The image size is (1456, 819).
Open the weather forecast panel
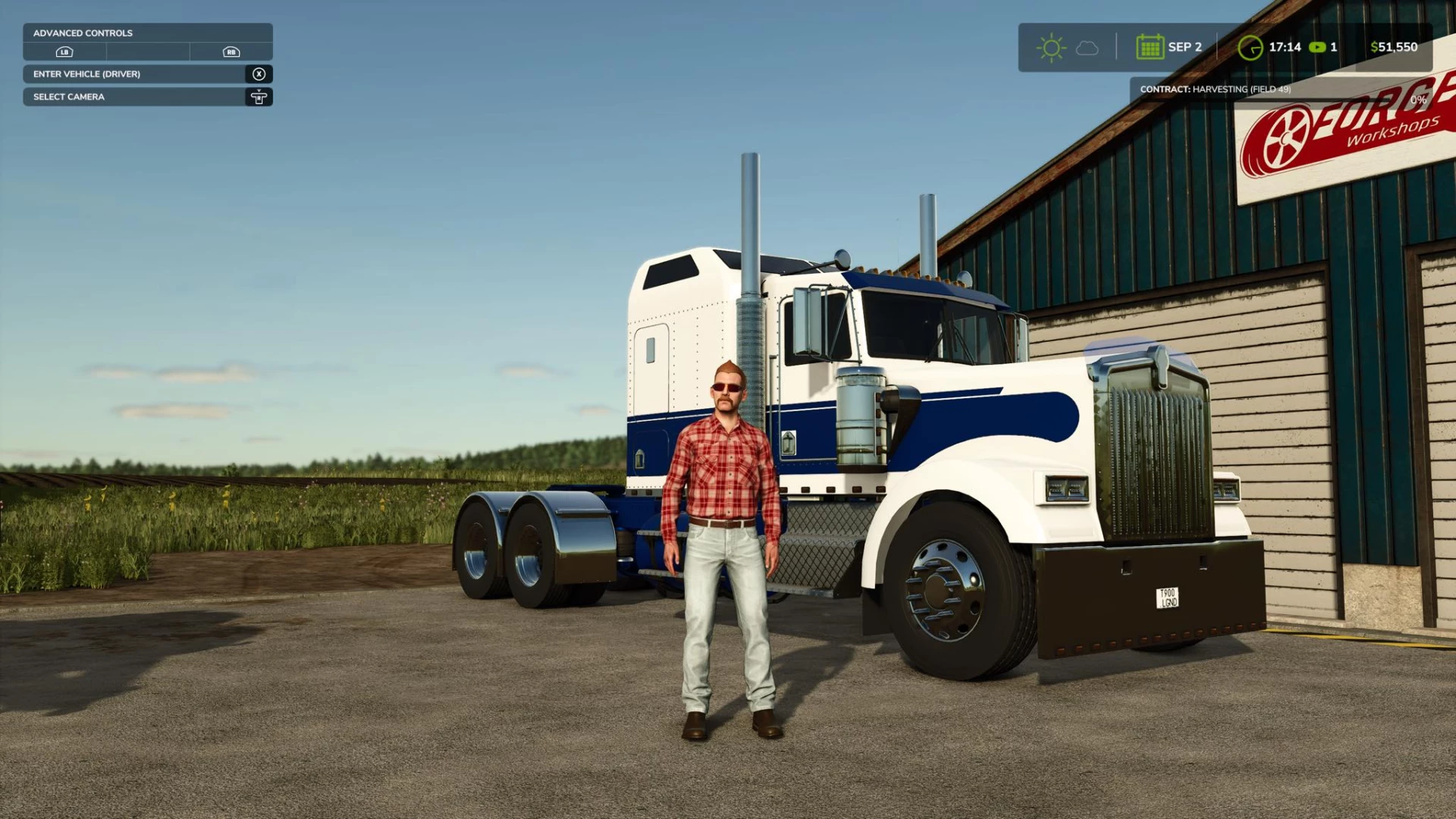[1069, 47]
